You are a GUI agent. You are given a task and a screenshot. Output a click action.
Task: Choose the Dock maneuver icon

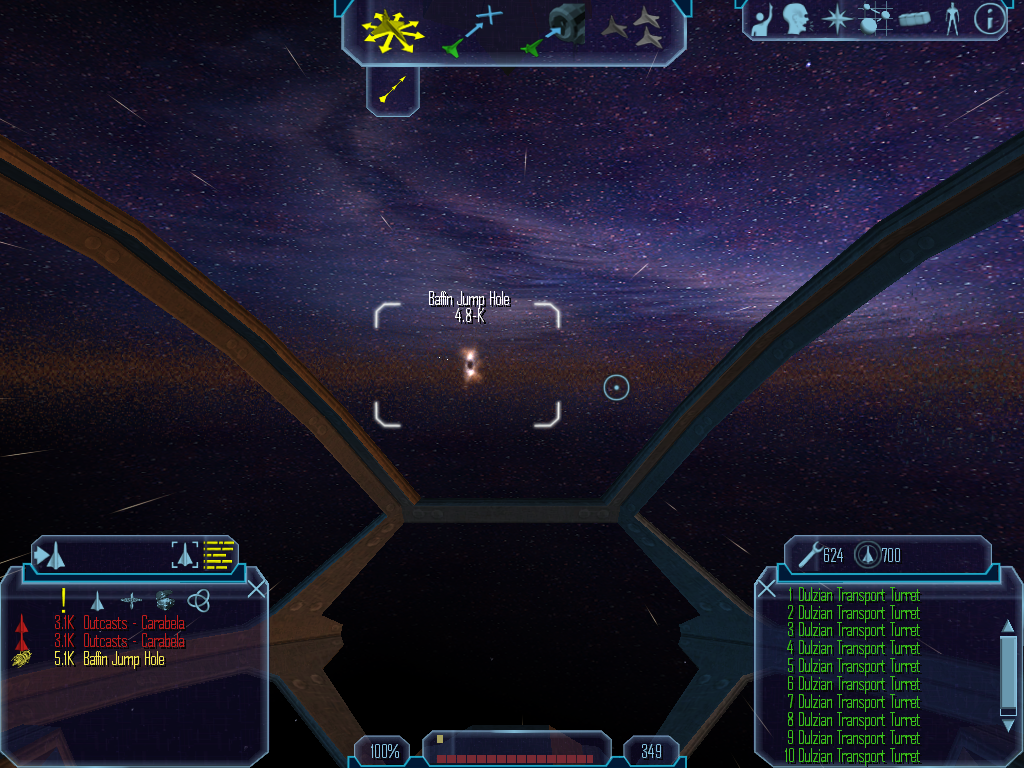tap(552, 30)
